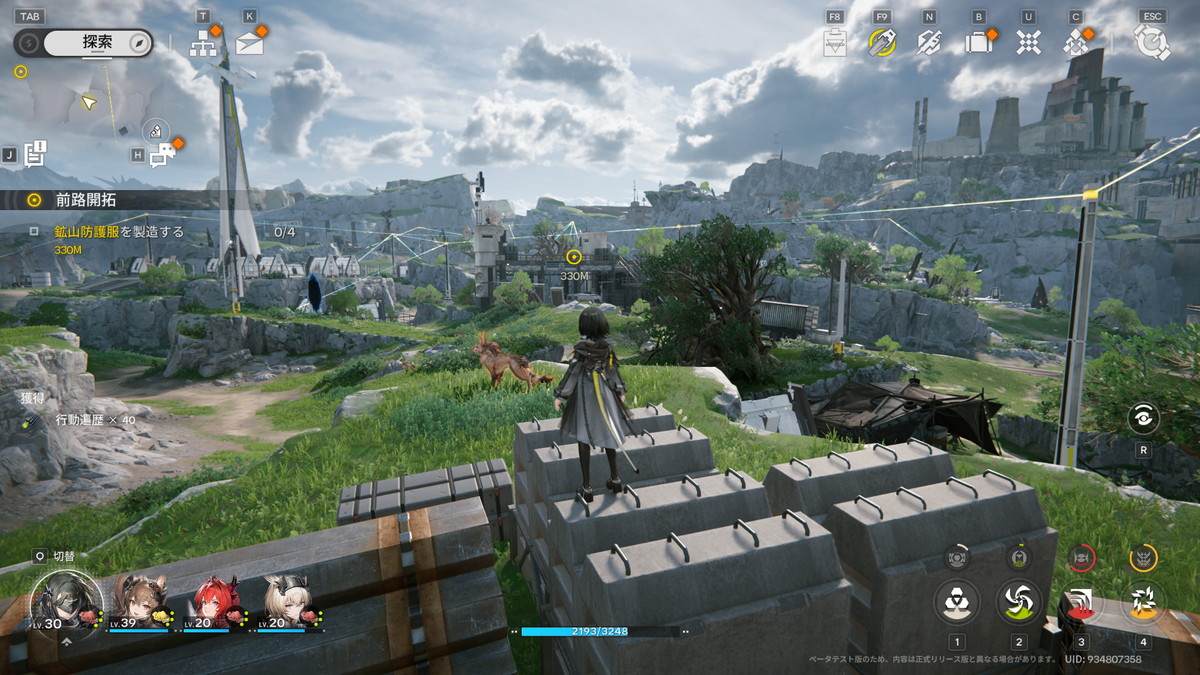Viewport: 1200px width, 675px height.
Task: Activate the green swirl skill in slot 2
Action: (x=1019, y=601)
